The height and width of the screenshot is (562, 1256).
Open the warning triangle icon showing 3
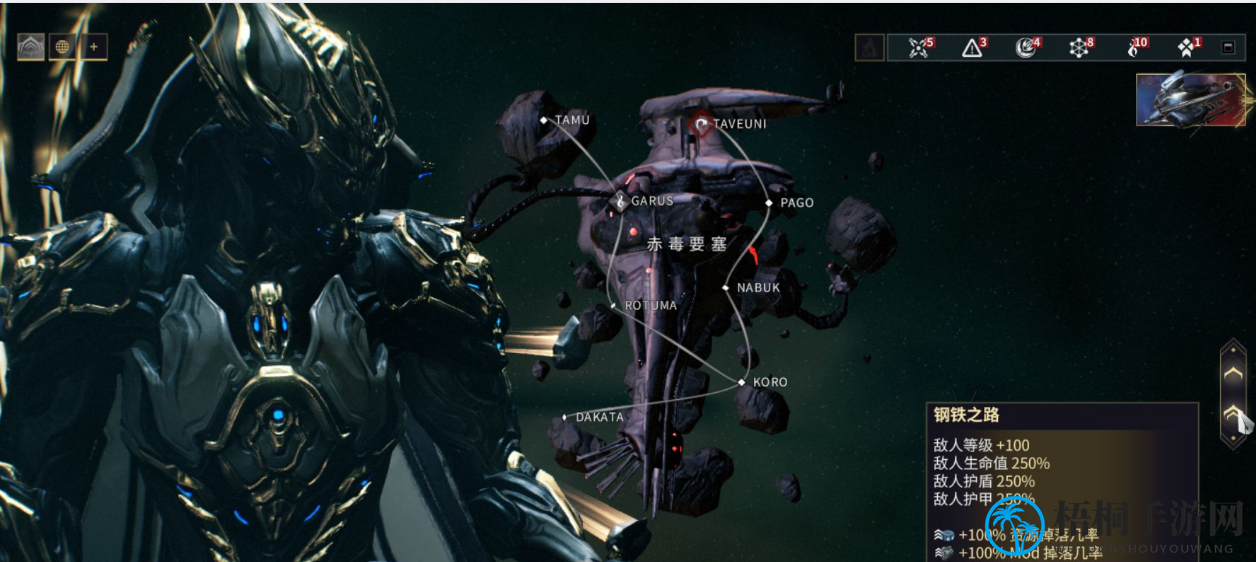(972, 47)
